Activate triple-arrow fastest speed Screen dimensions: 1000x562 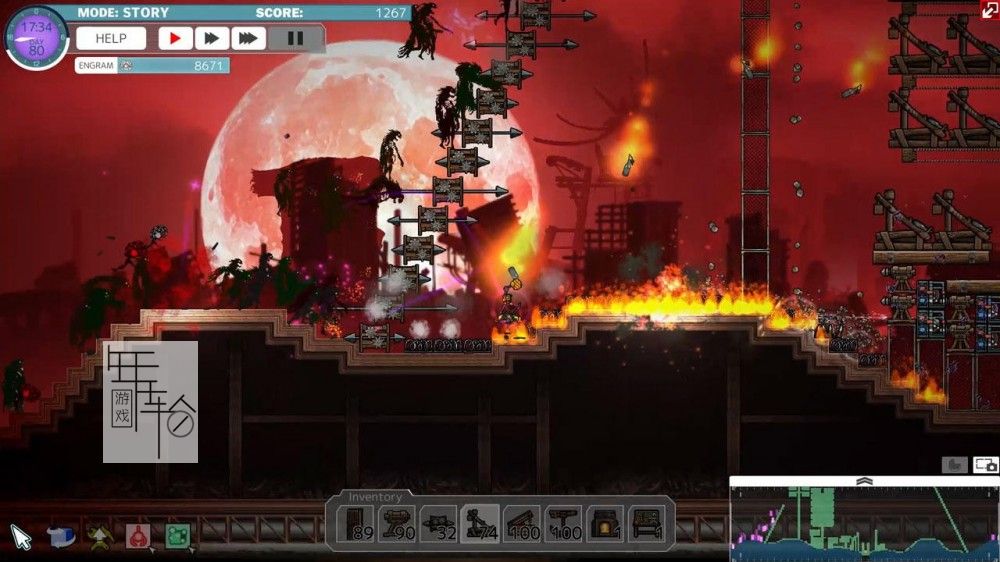point(248,39)
